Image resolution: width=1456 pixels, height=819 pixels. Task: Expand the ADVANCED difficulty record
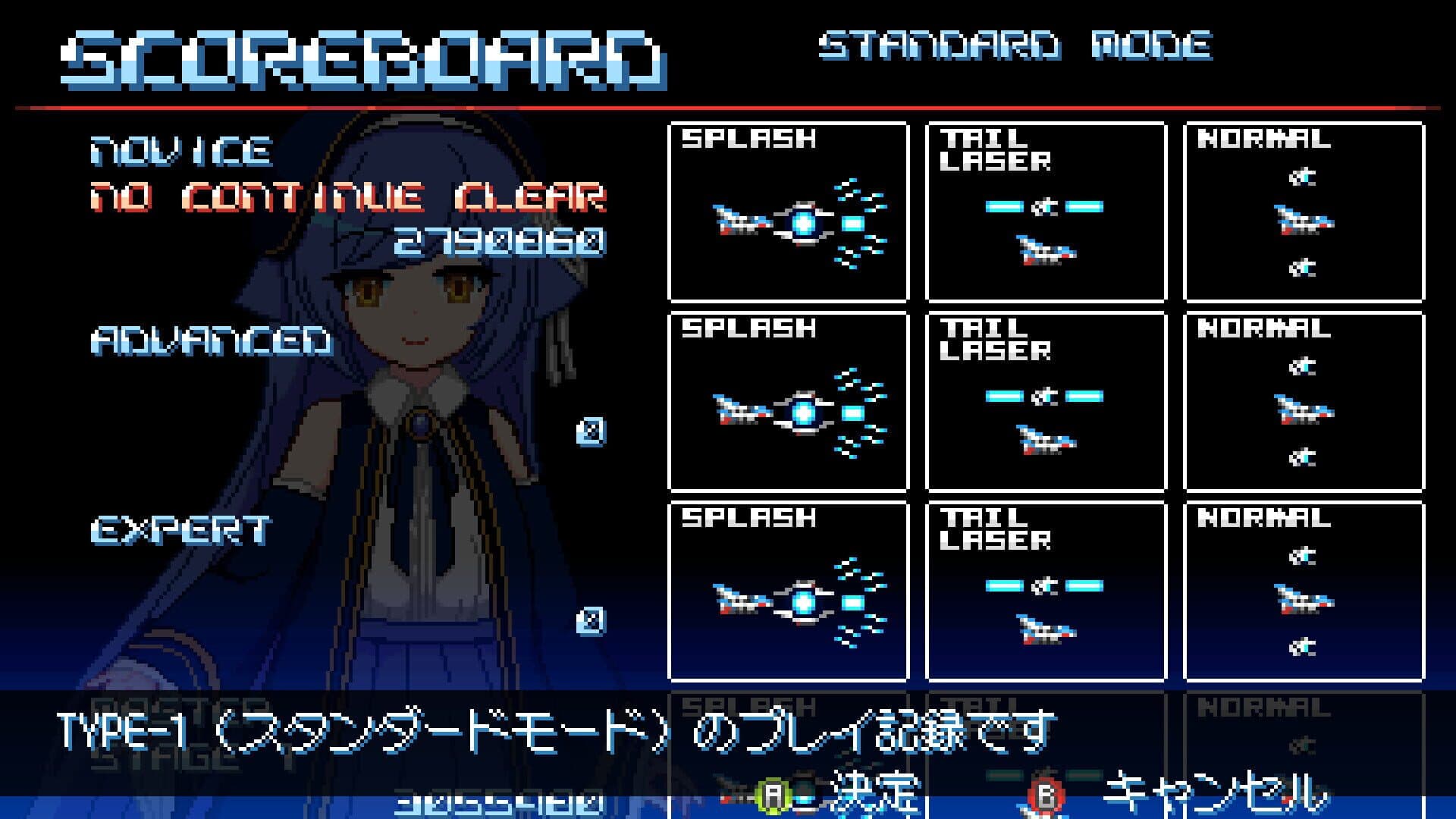point(212,341)
